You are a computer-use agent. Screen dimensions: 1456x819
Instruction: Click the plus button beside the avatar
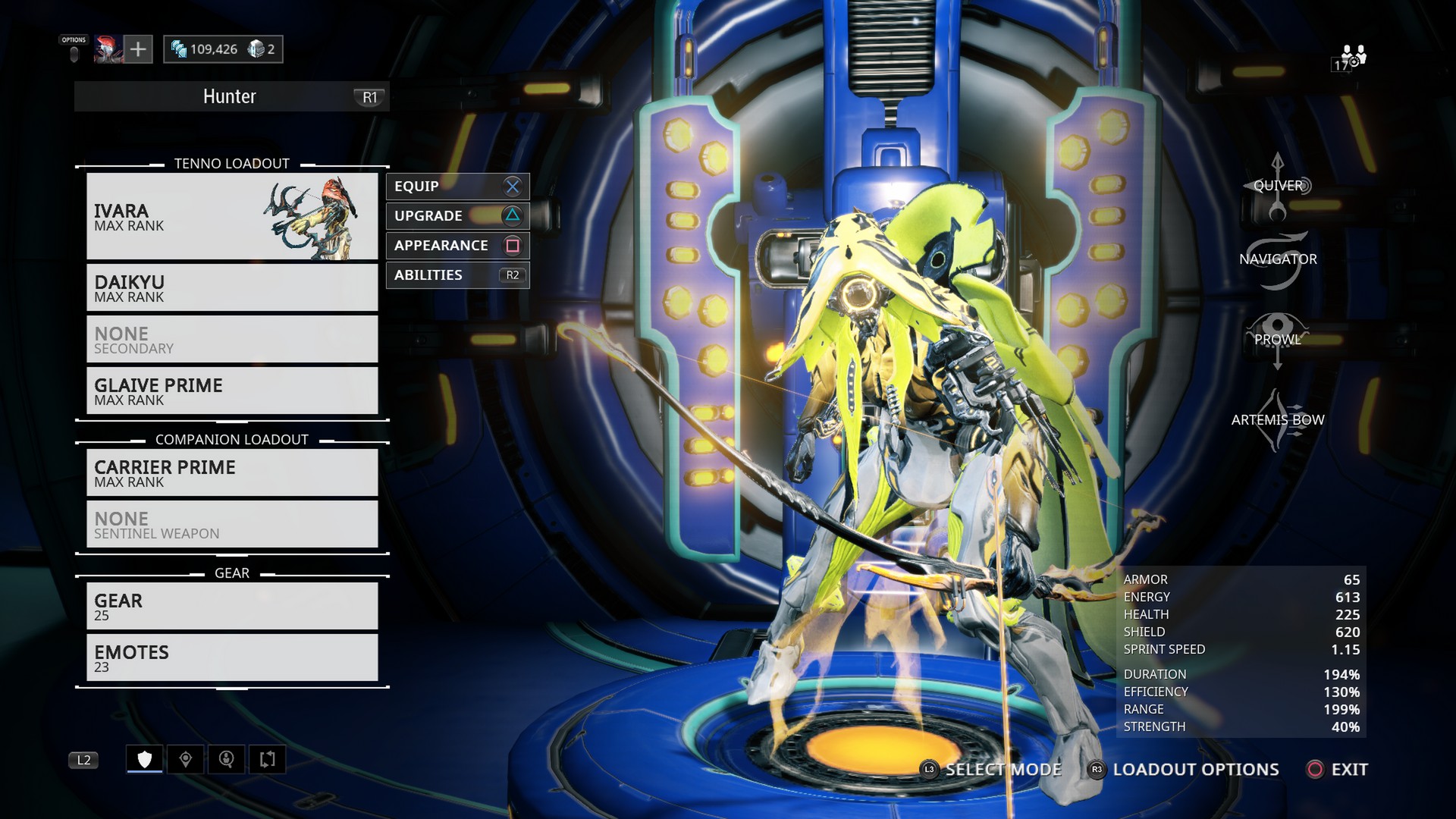(x=138, y=49)
